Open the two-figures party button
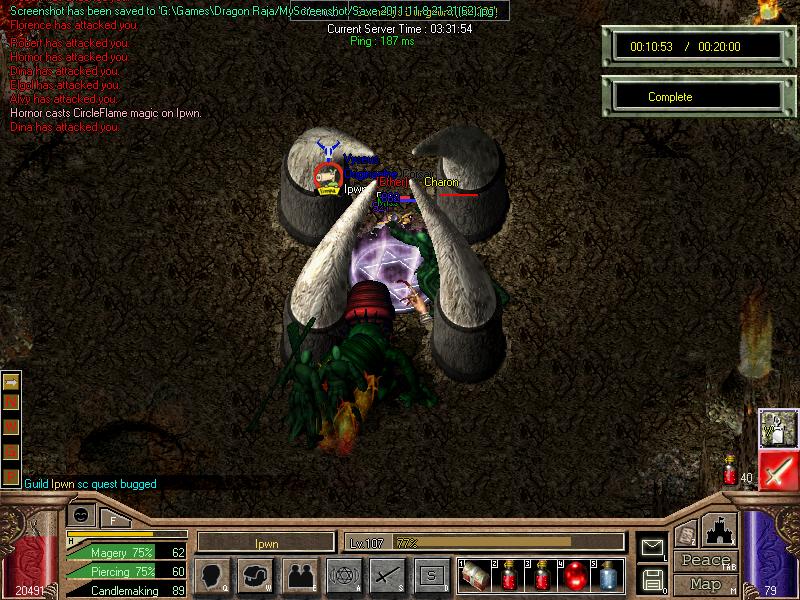 [x=299, y=576]
